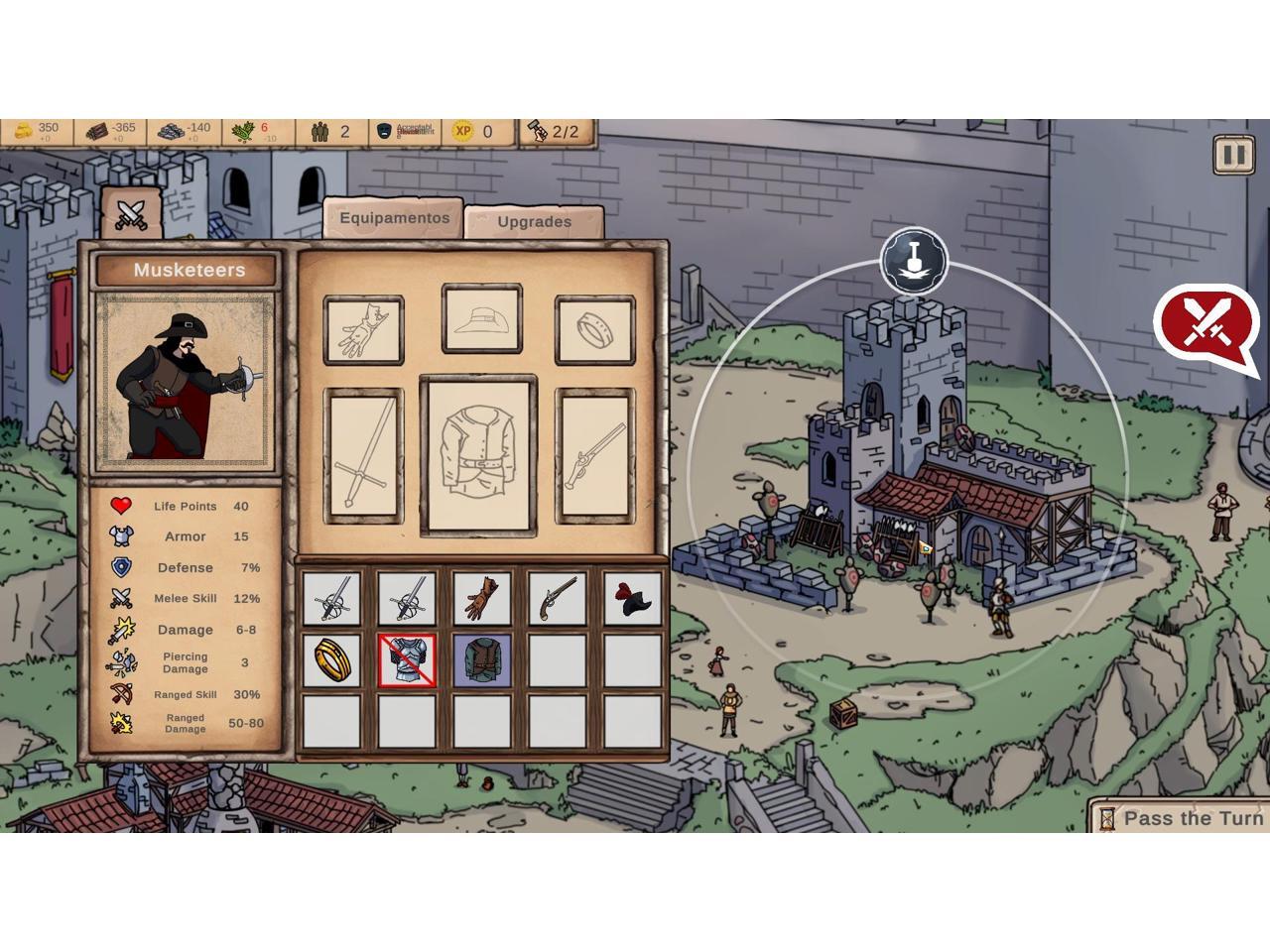
Task: Open the red crossed-swords battle bubble
Action: coord(1205,322)
